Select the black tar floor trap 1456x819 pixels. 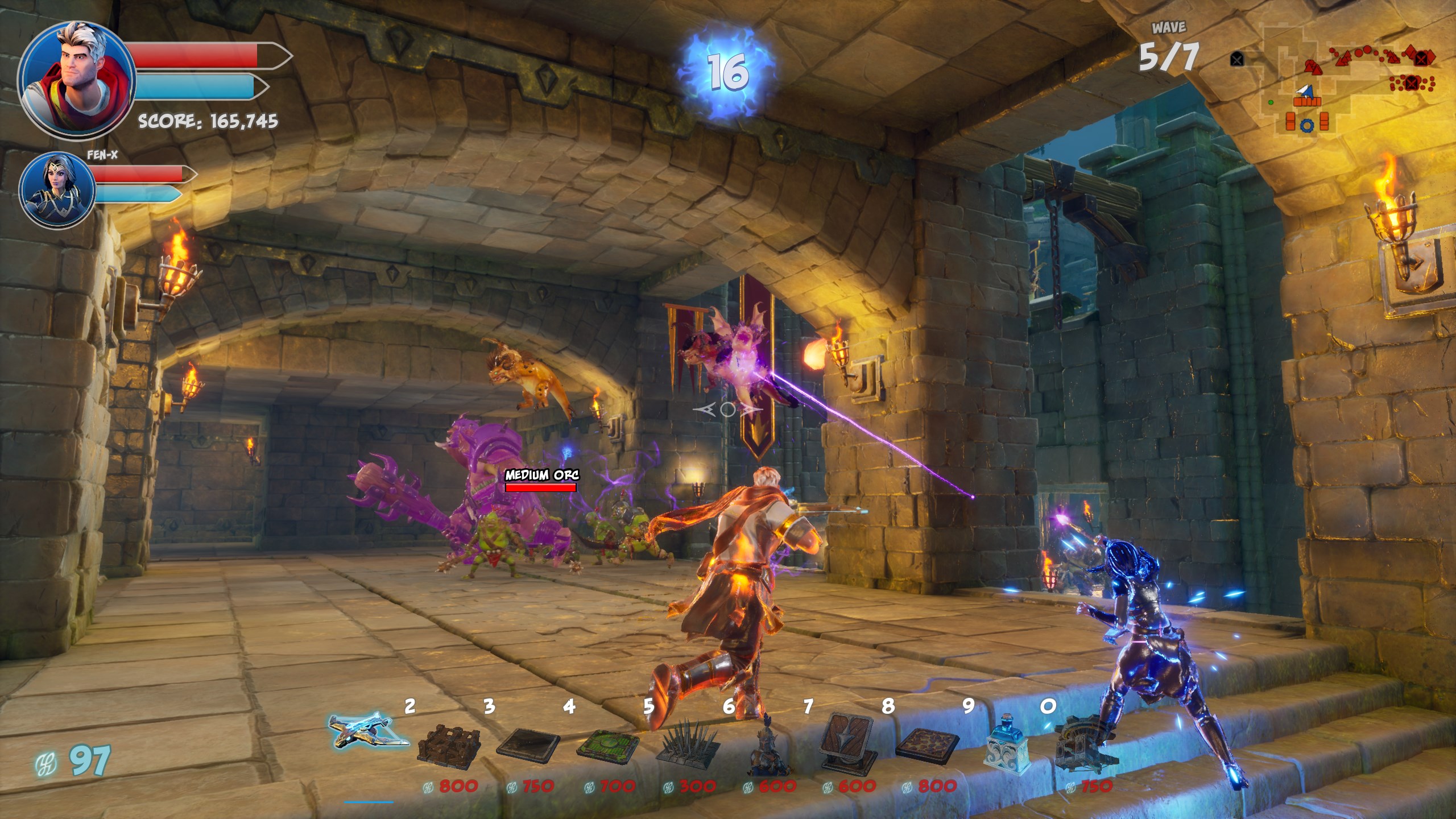tap(528, 743)
